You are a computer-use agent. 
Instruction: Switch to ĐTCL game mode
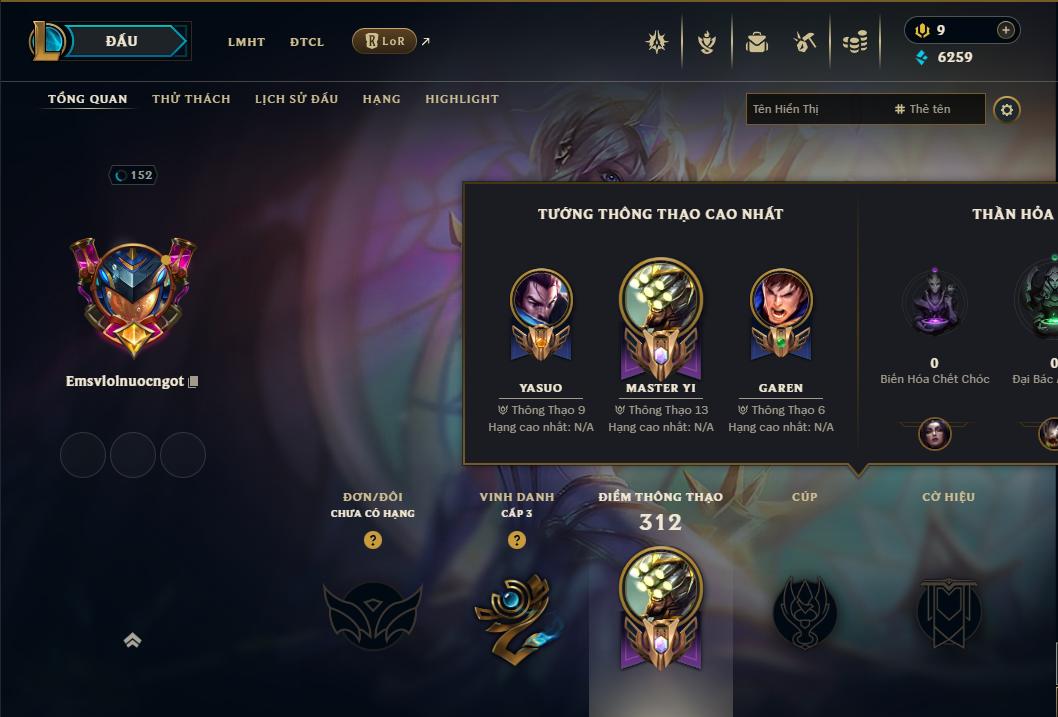[307, 42]
